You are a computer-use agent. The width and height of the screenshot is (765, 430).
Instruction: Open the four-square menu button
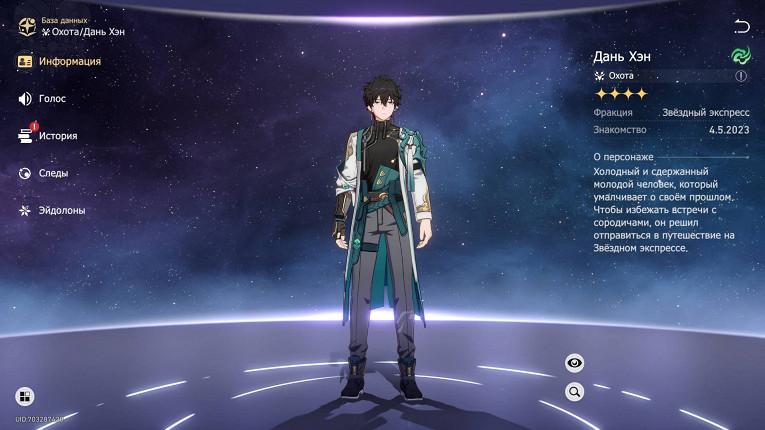pyautogui.click(x=25, y=396)
